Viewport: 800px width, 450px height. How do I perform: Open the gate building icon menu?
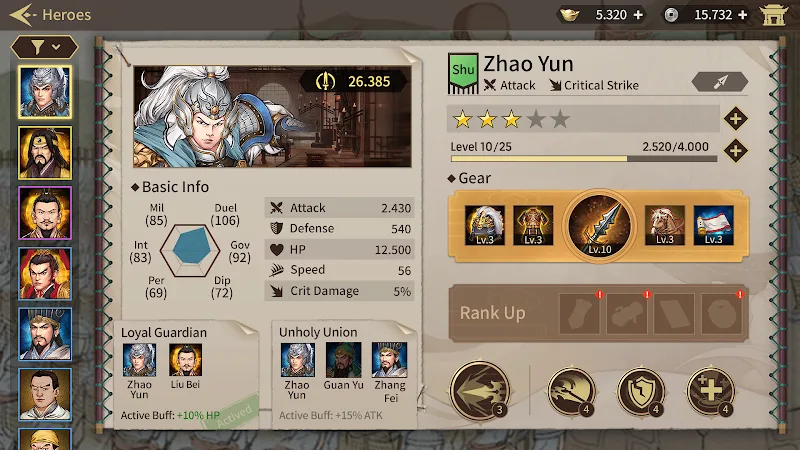point(774,15)
